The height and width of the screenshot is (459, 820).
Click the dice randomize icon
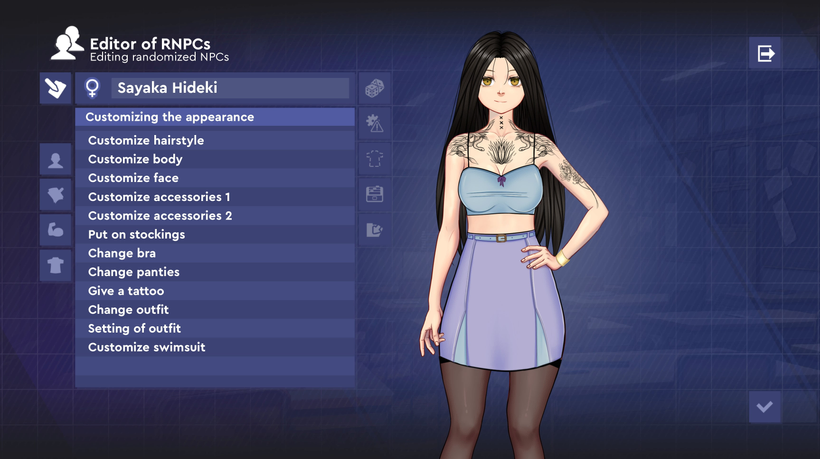pyautogui.click(x=374, y=89)
